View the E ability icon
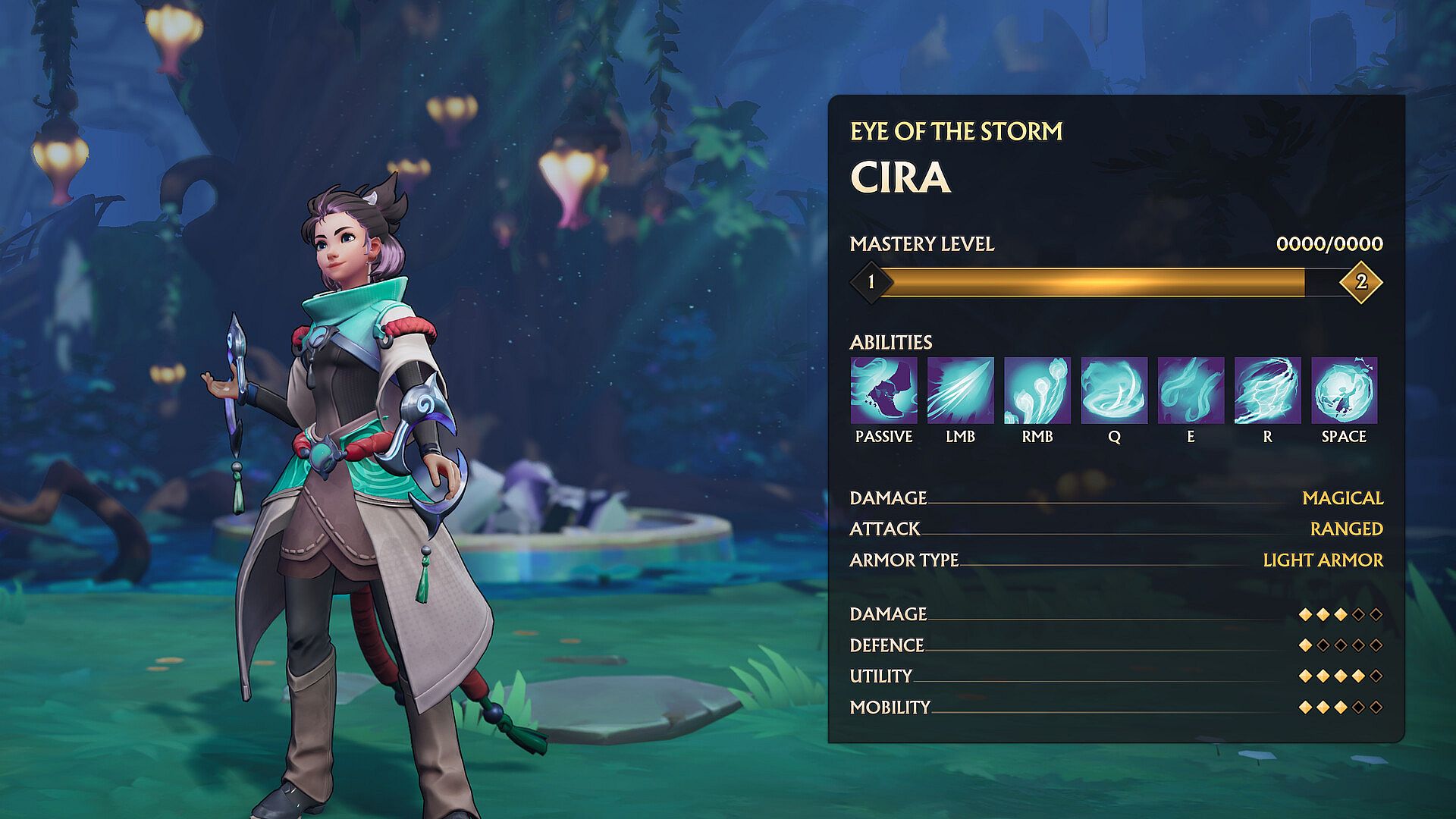 coord(1191,390)
